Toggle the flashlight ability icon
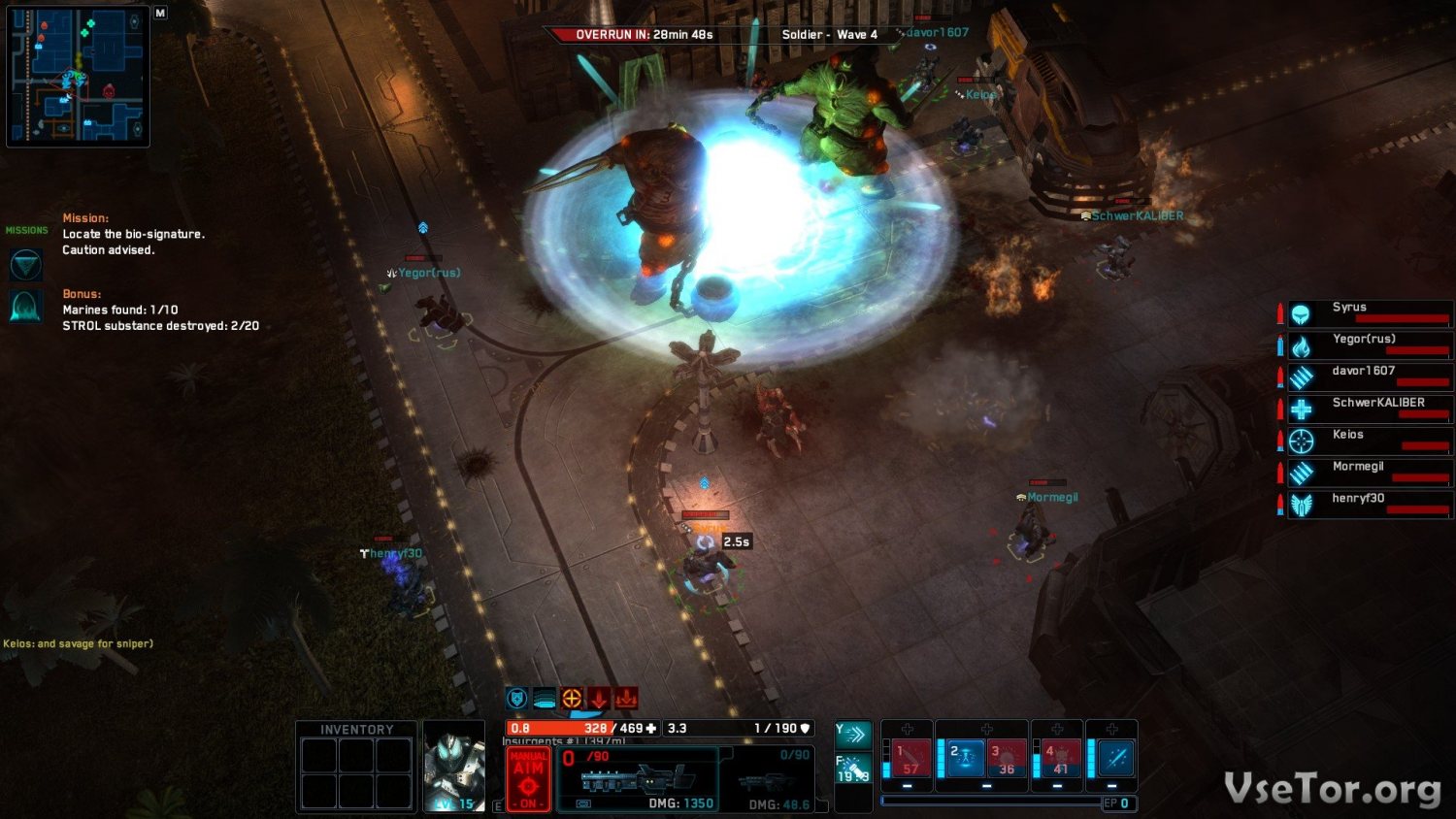The height and width of the screenshot is (819, 1456). click(x=853, y=770)
